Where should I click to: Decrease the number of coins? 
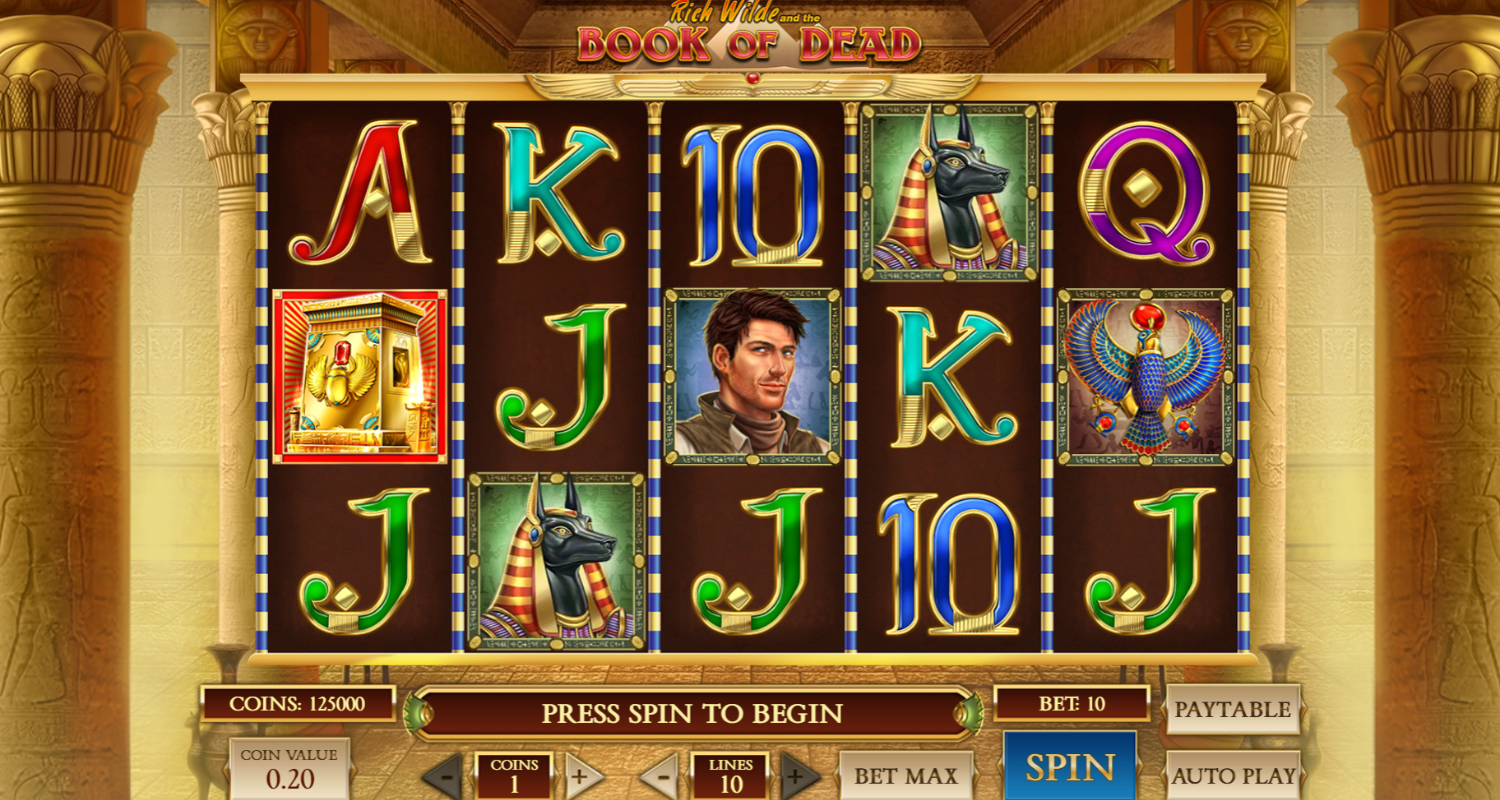(443, 776)
